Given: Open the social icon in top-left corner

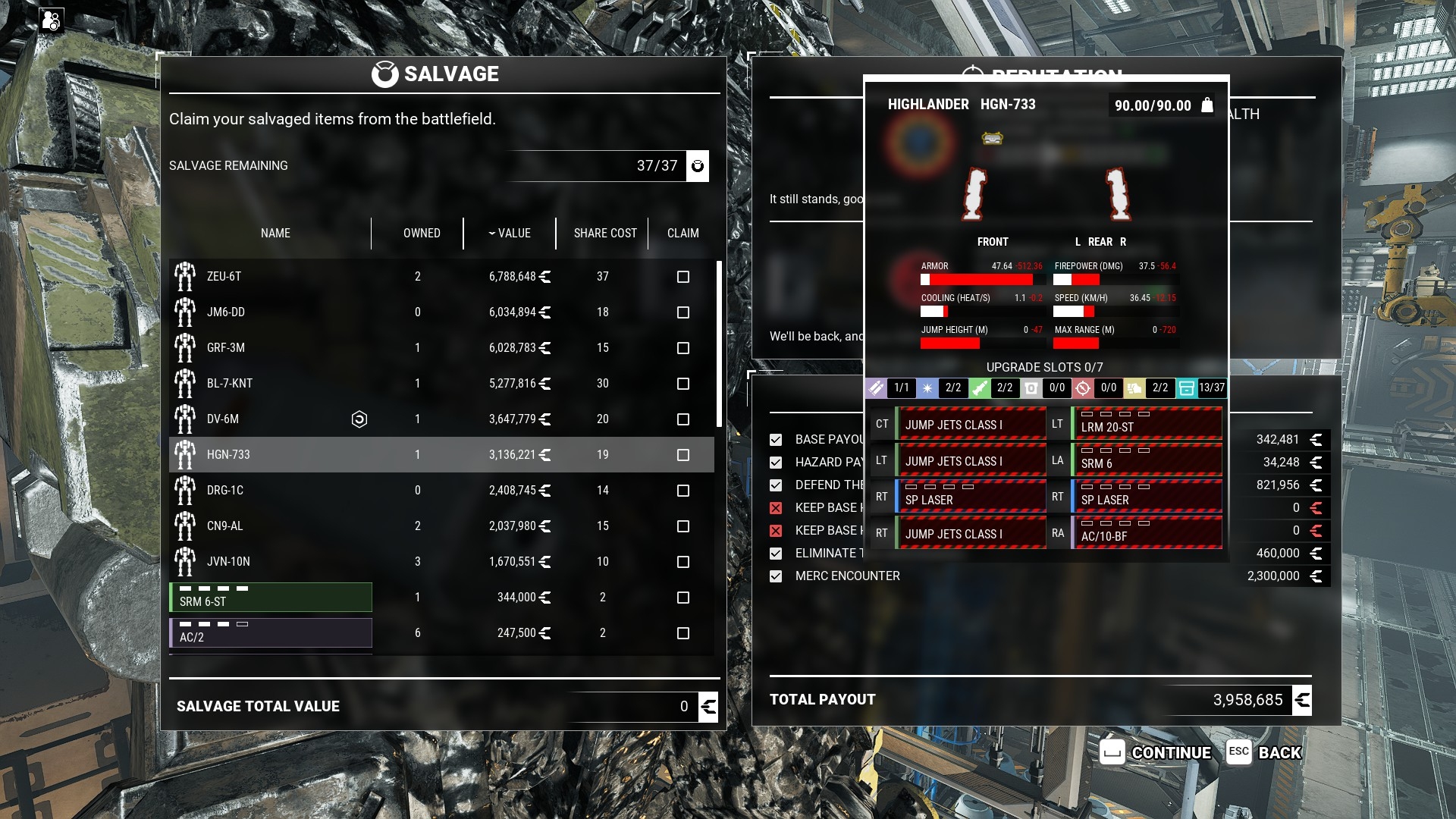Looking at the screenshot, I should (51, 20).
